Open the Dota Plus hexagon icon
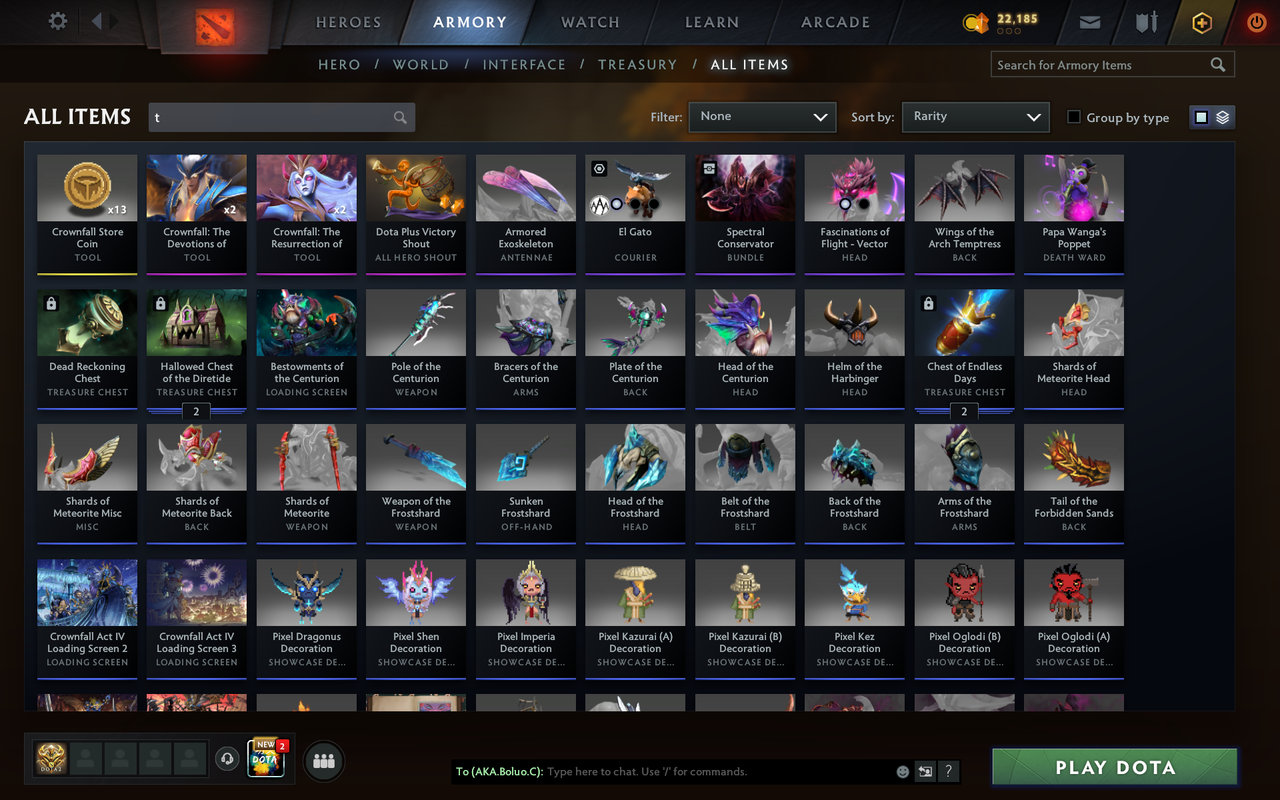The width and height of the screenshot is (1280, 800). tap(1201, 21)
